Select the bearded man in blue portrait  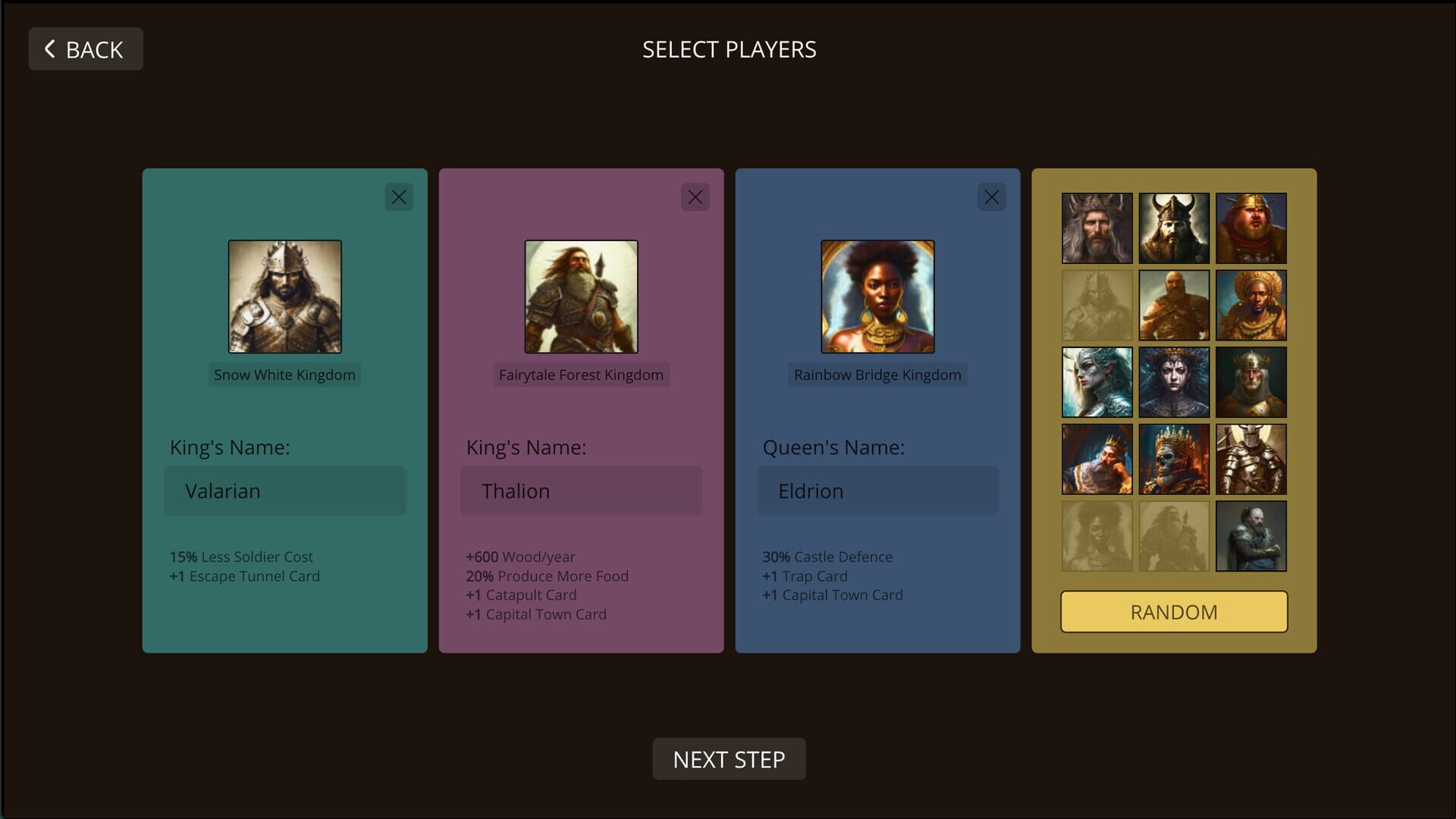[x=1250, y=535]
